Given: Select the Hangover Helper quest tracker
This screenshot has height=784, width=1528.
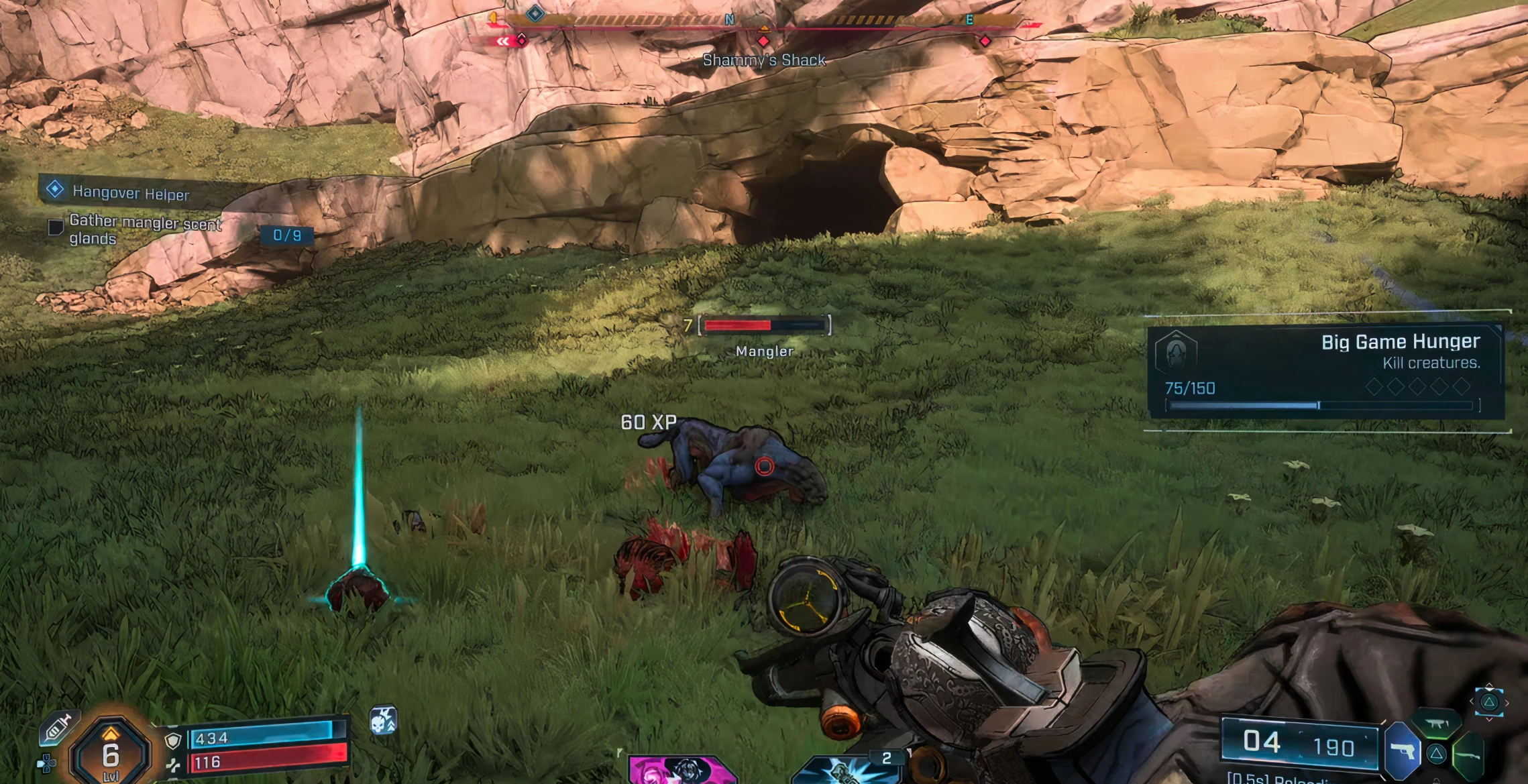Looking at the screenshot, I should click(131, 192).
